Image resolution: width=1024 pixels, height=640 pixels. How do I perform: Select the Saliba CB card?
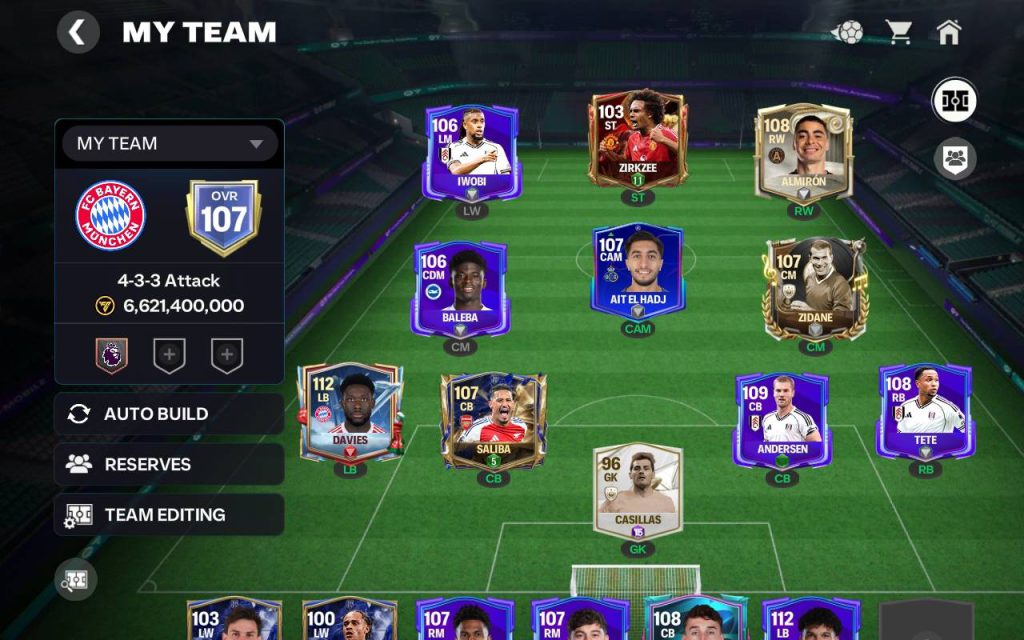point(493,420)
